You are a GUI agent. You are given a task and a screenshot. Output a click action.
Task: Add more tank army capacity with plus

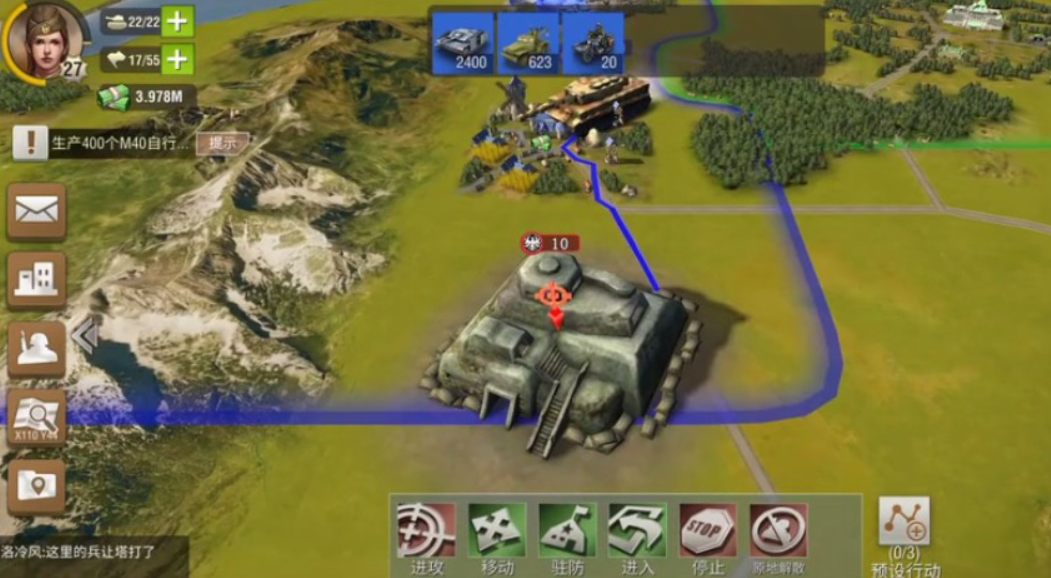[x=177, y=20]
